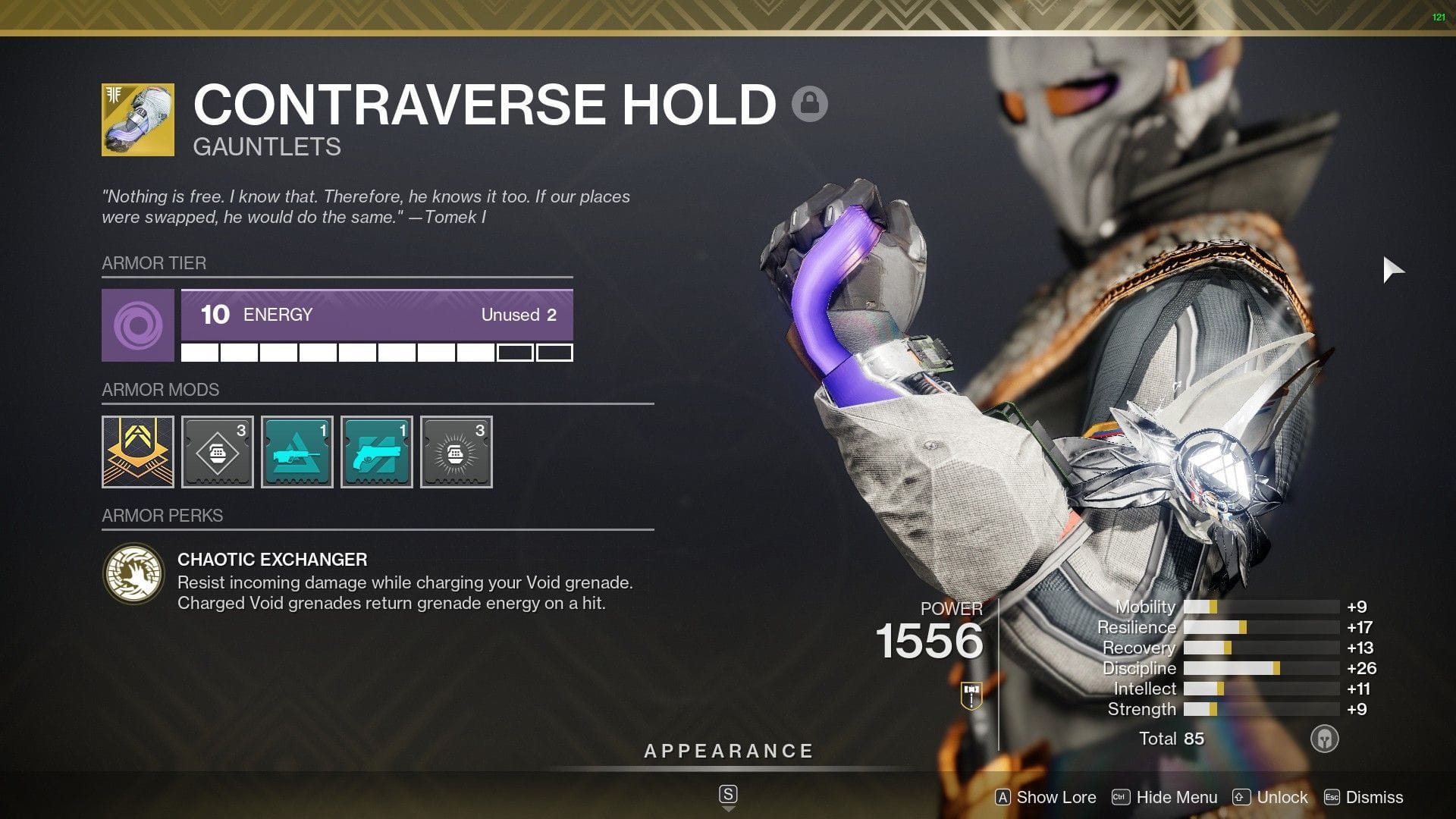The height and width of the screenshot is (819, 1456).
Task: Open the first armor mod slot
Action: tap(137, 451)
